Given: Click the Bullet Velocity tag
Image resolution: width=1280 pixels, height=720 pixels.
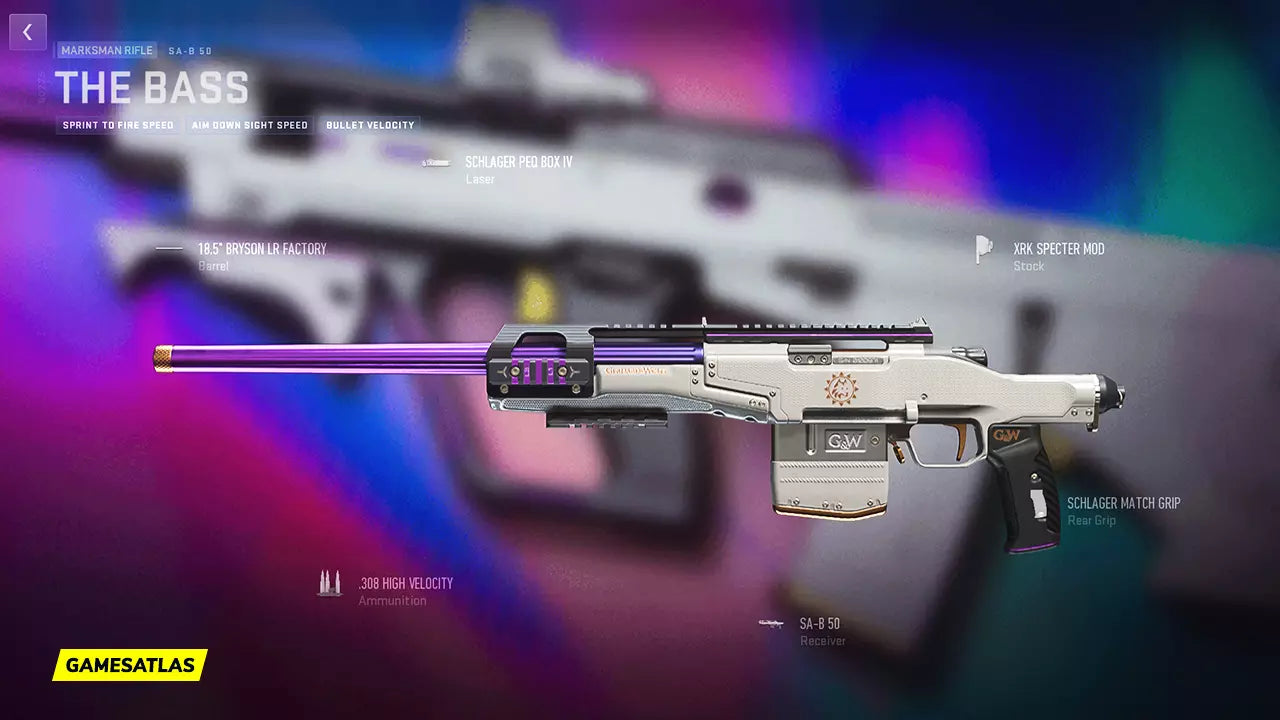Looking at the screenshot, I should point(369,126).
